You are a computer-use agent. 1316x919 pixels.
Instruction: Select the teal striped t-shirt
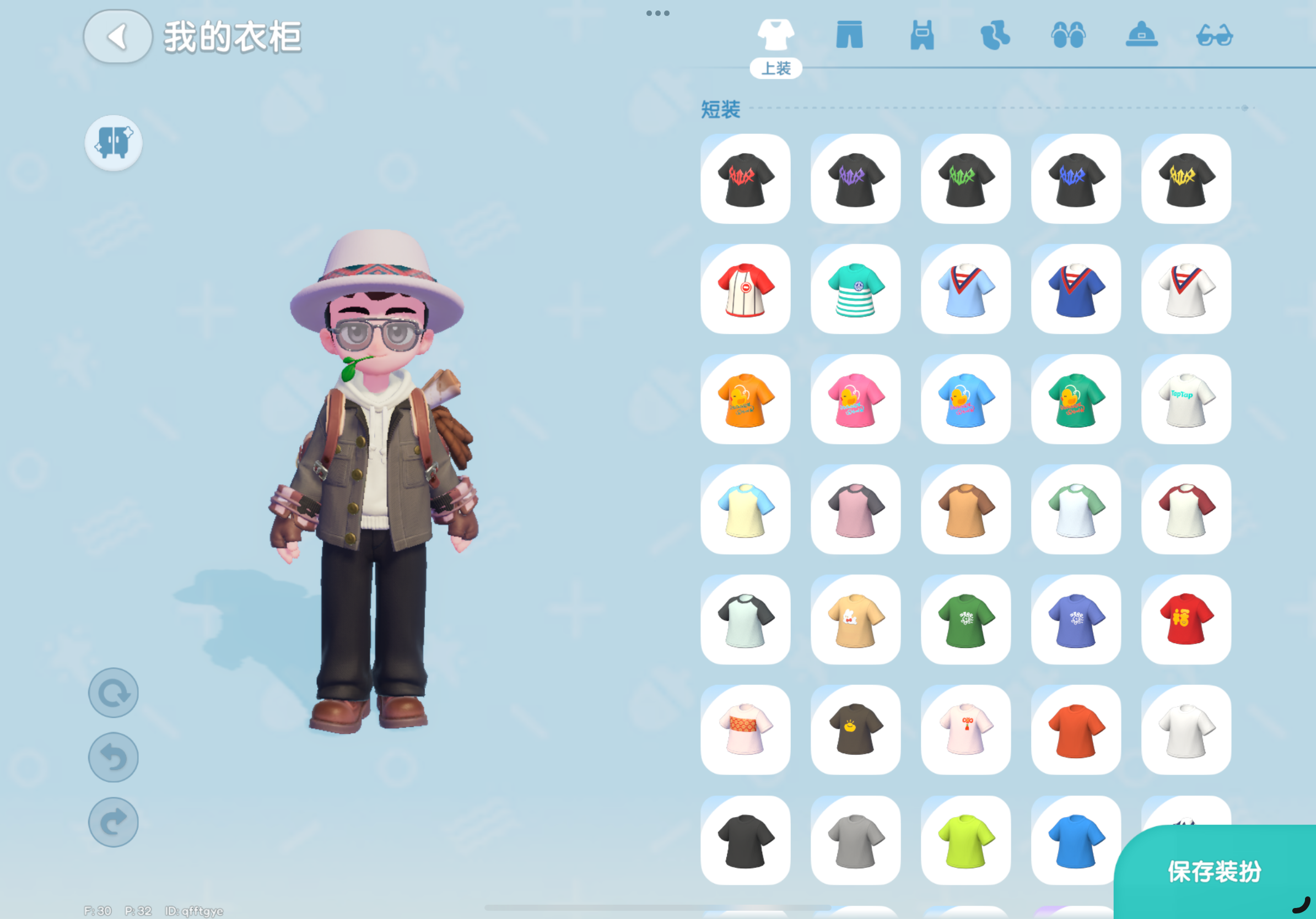856,289
